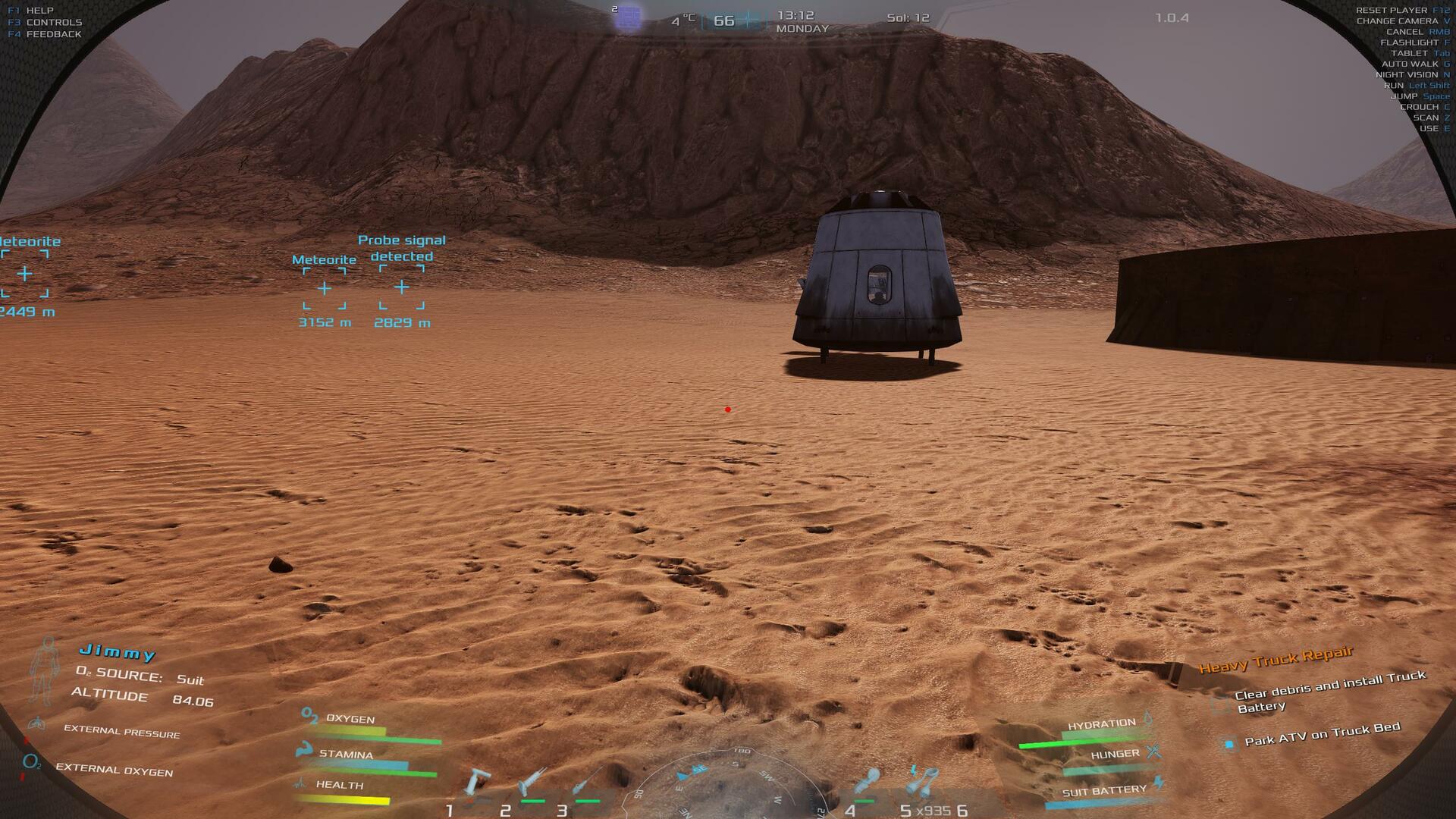Select the 'Park ATV on Truck Bed' objective
1456x819 pixels.
[1322, 735]
